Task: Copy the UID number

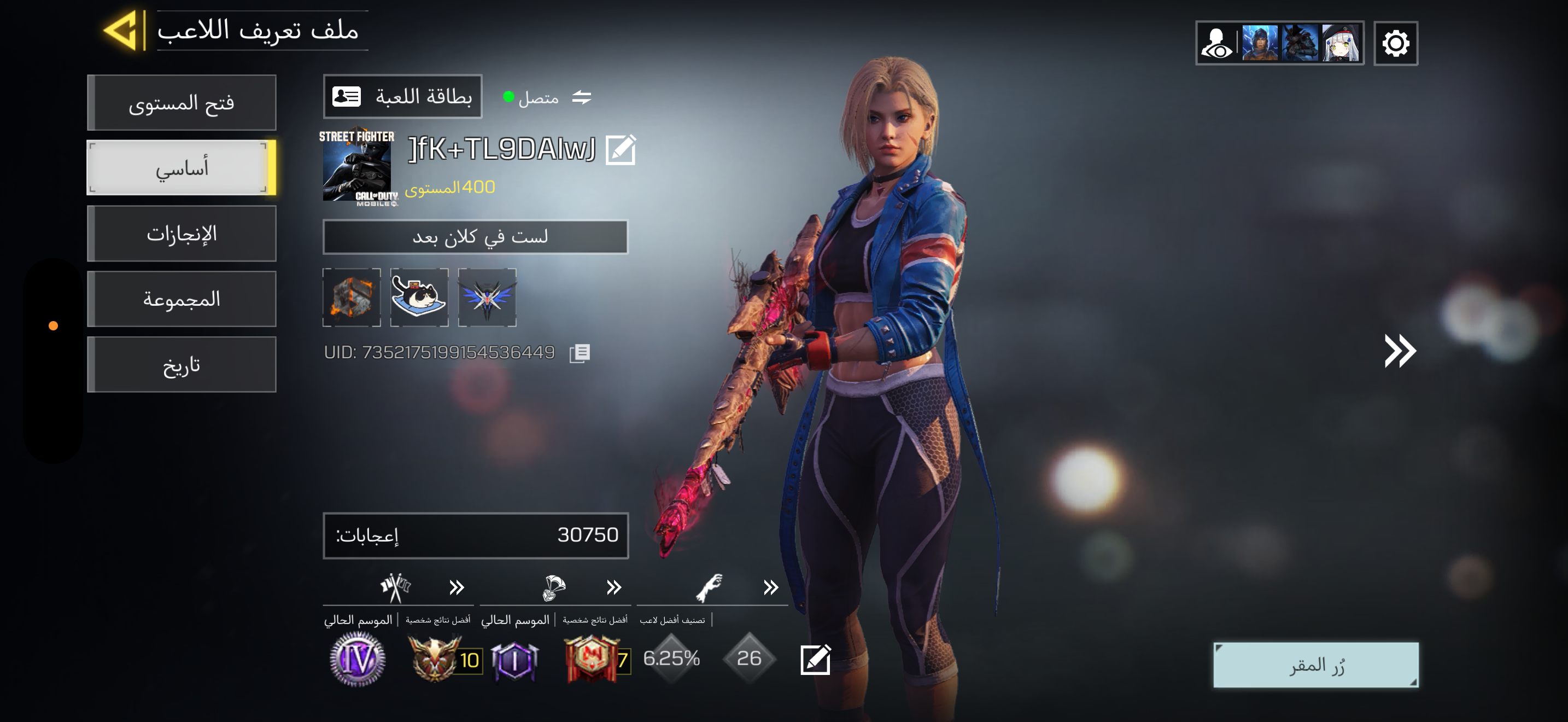Action: (x=580, y=353)
